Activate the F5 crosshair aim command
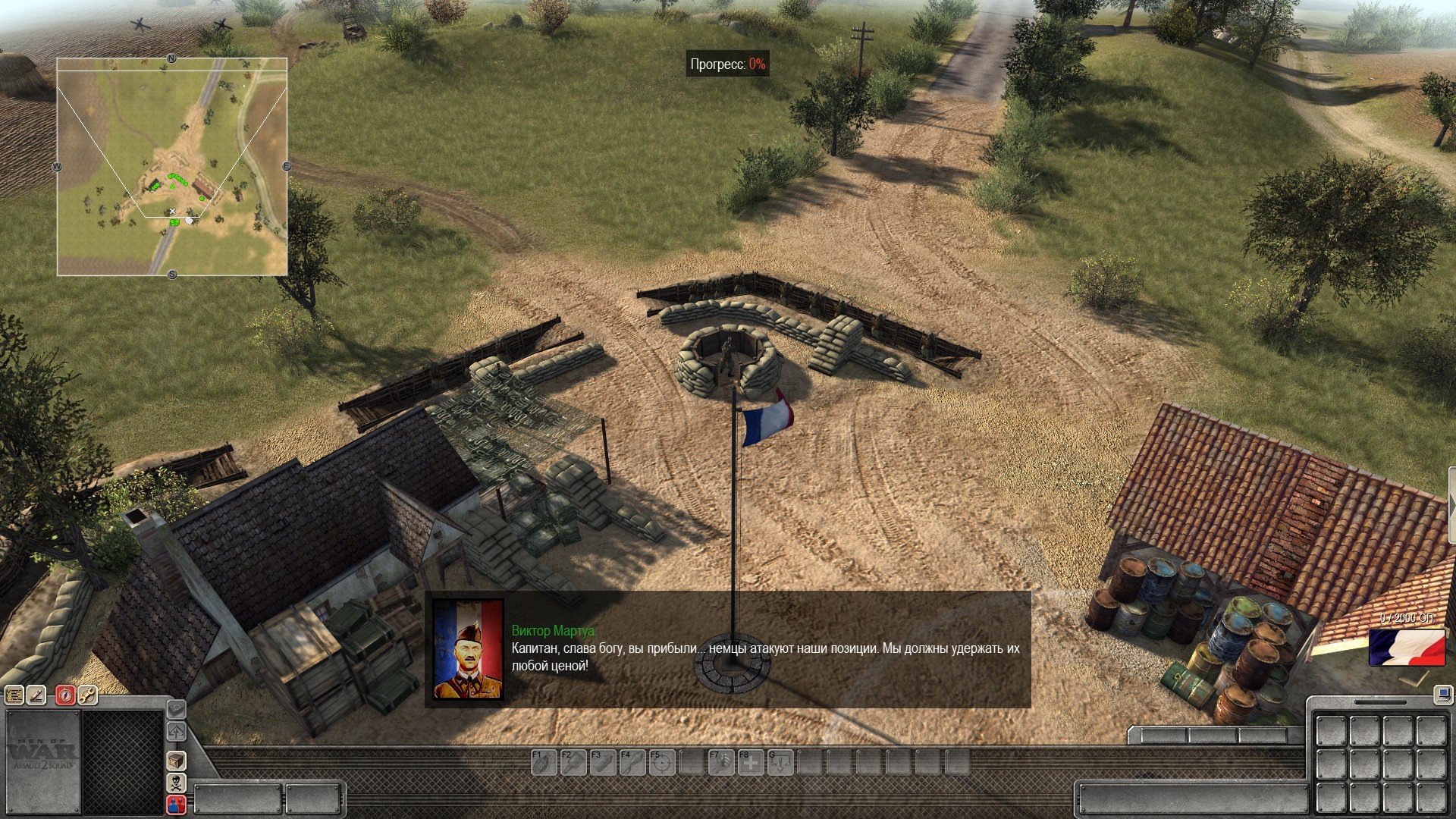Screen dimensions: 1456x819 [662, 762]
